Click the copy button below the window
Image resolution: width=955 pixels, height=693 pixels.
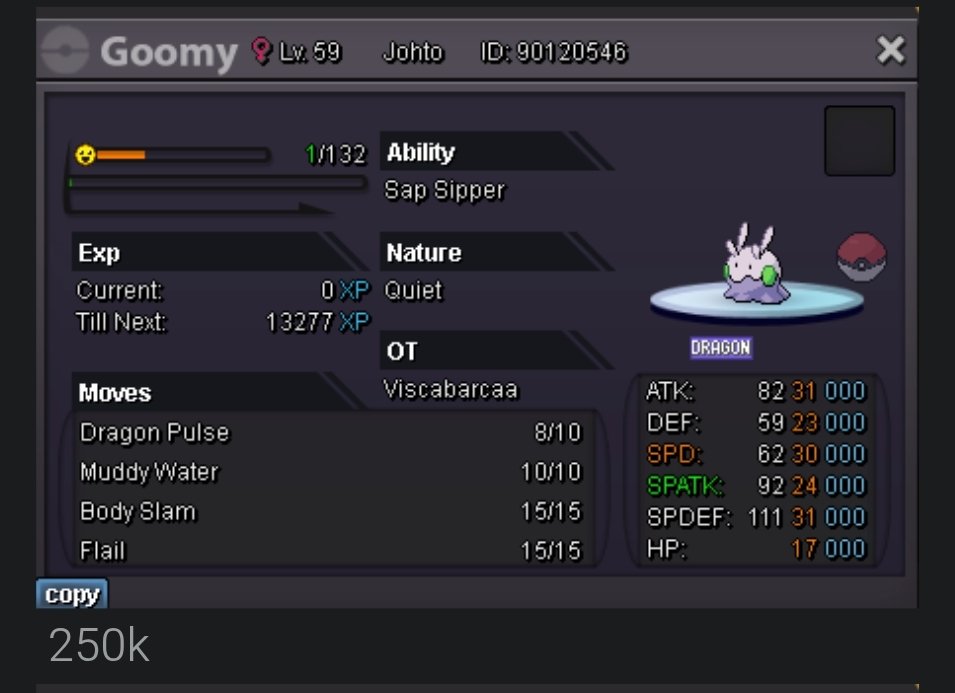pos(72,595)
